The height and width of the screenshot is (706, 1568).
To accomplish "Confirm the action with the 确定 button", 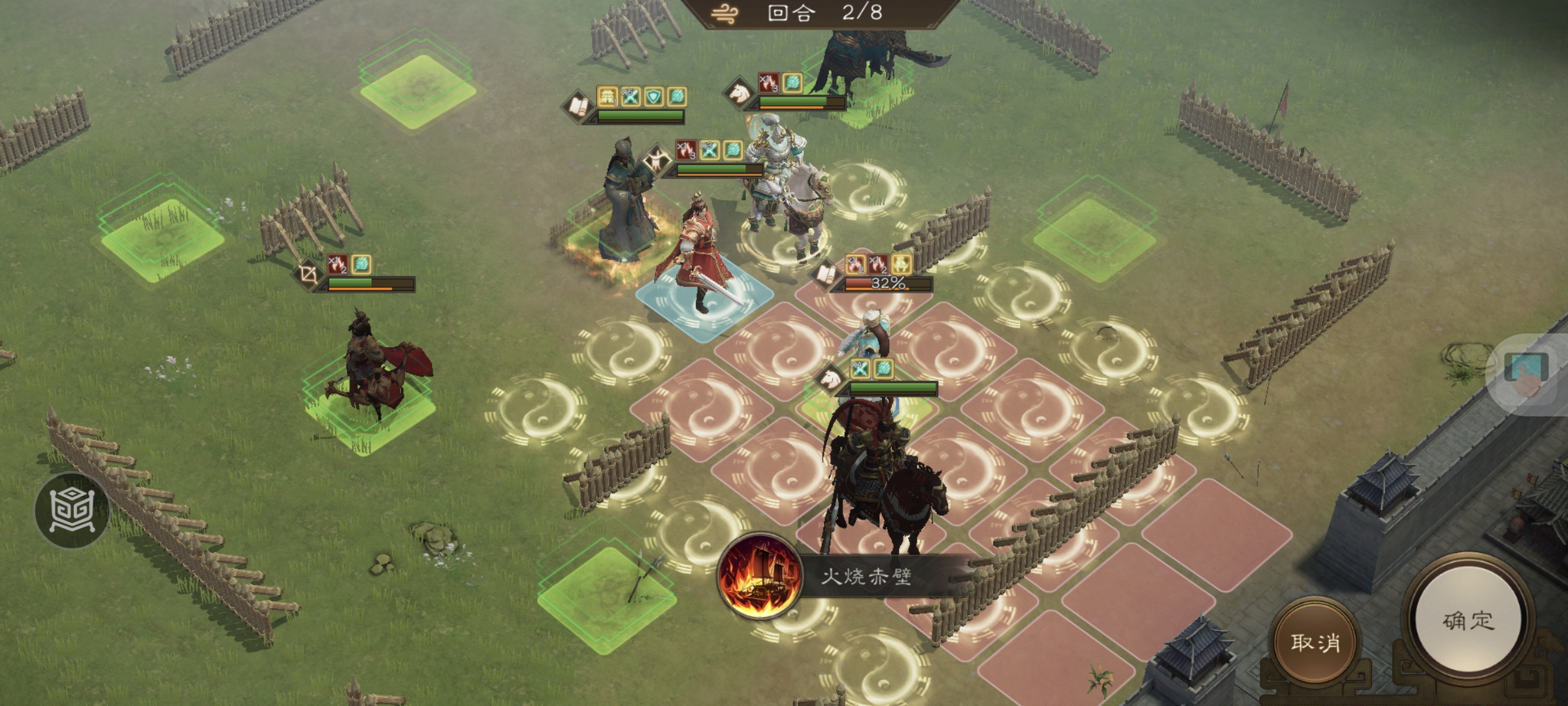I will click(x=1468, y=620).
